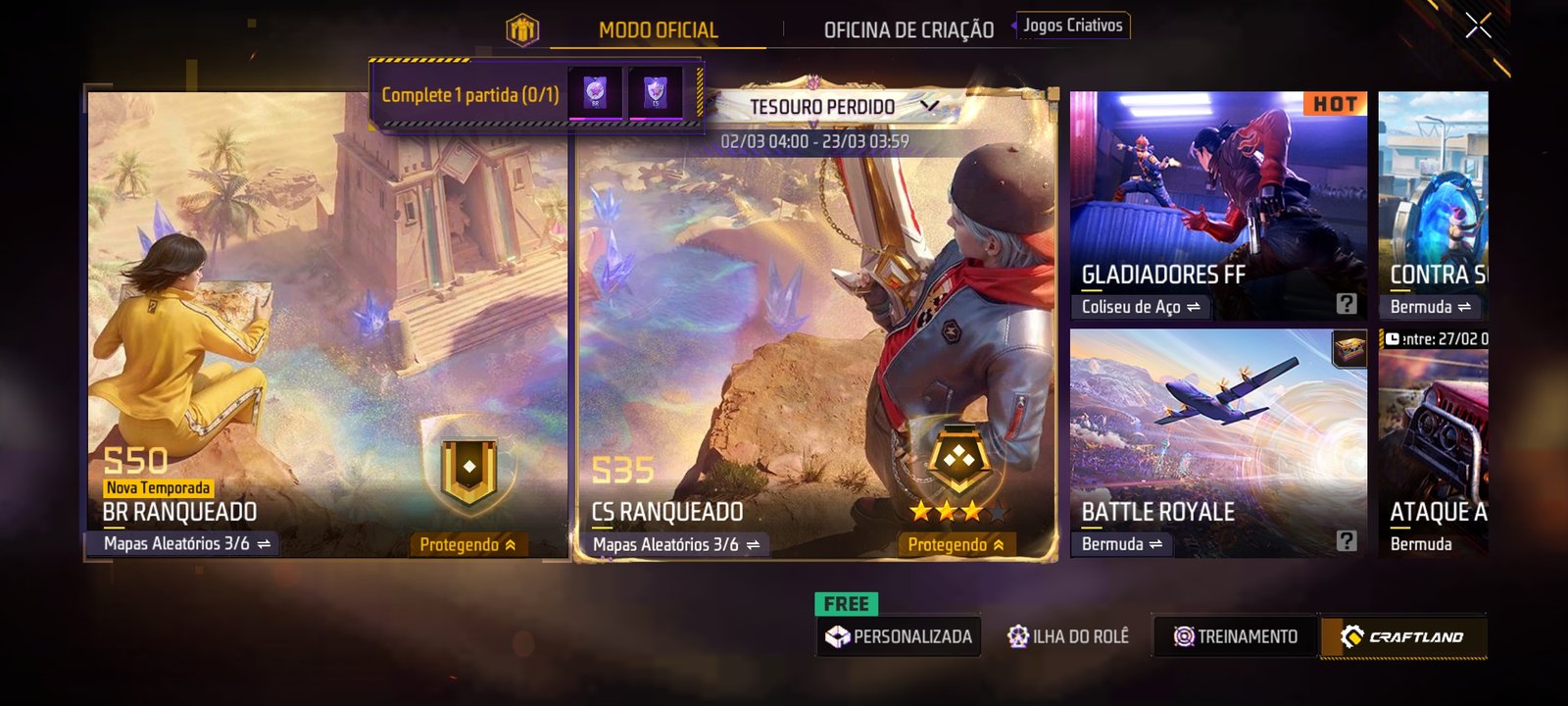
Task: Open the Oficina de Criação tab
Action: click(x=908, y=30)
